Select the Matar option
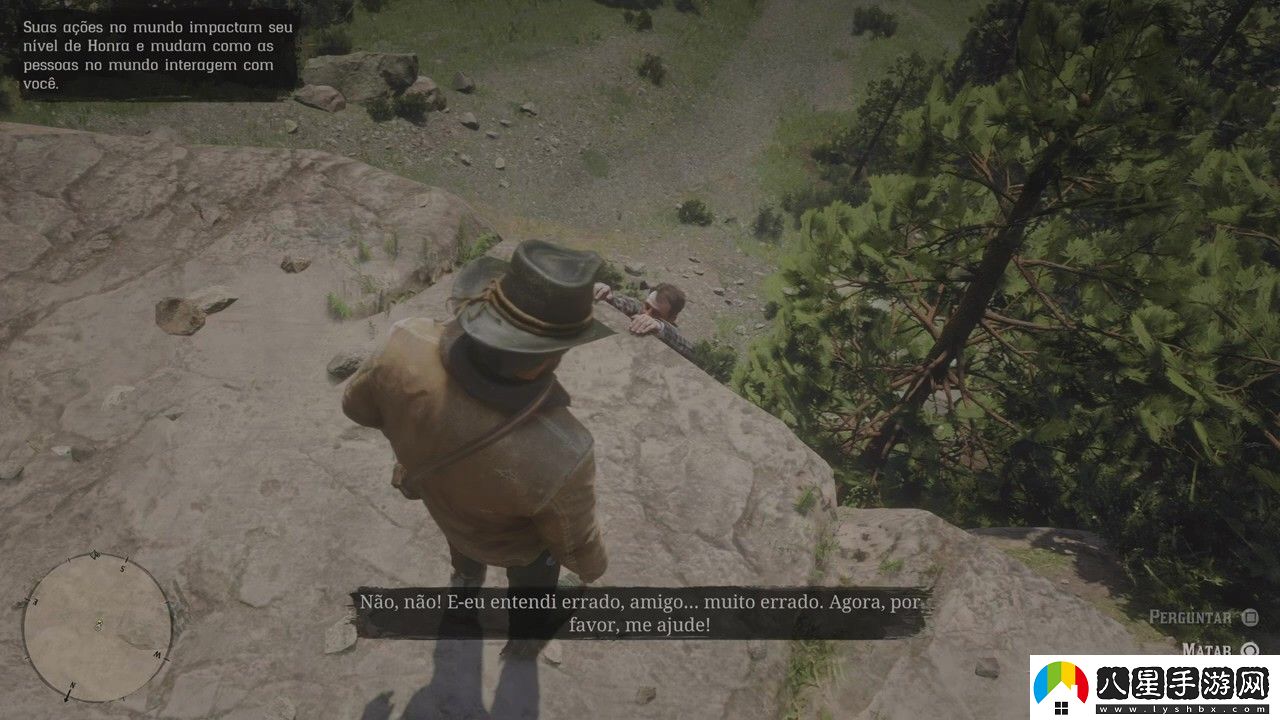1280x720 pixels. point(1207,650)
